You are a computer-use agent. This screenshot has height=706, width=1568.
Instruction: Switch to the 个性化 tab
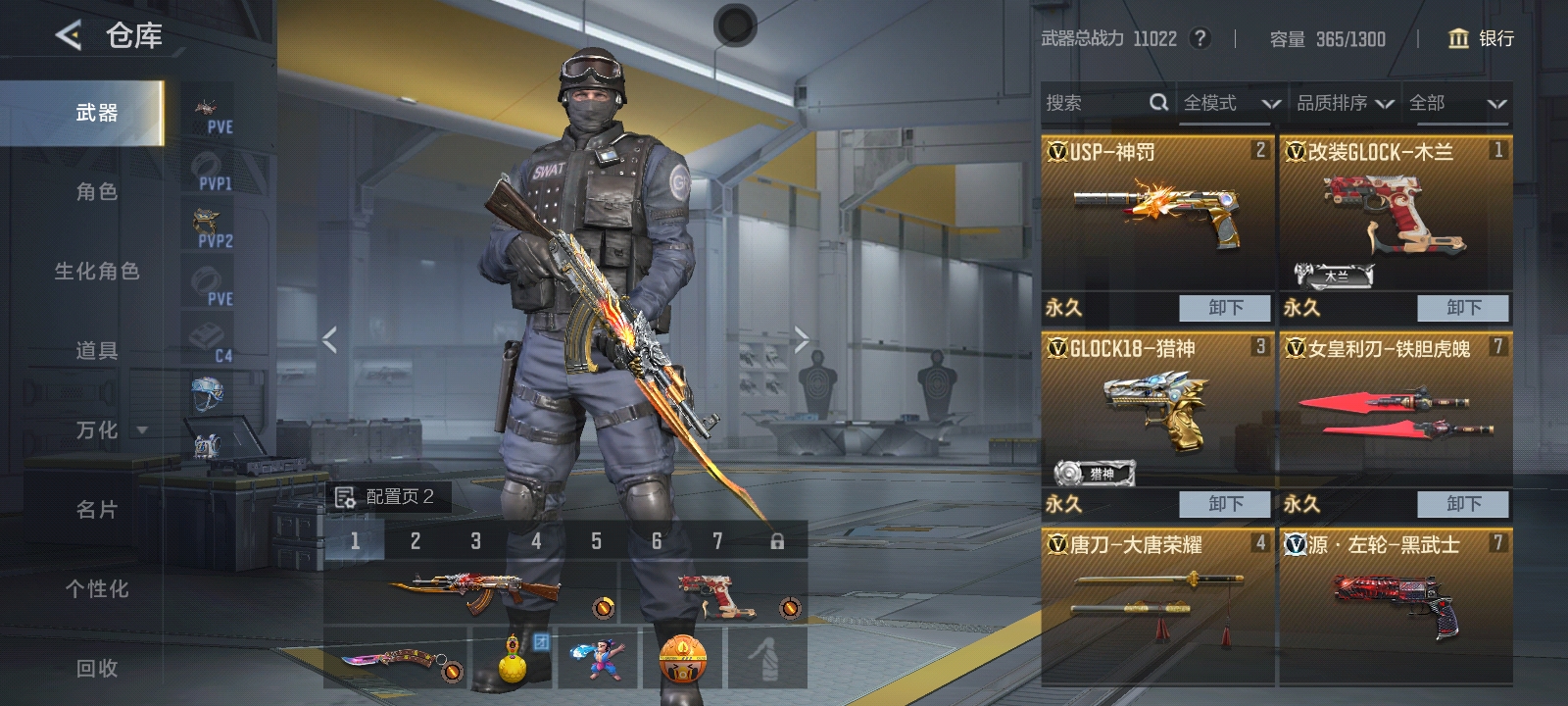pos(96,589)
